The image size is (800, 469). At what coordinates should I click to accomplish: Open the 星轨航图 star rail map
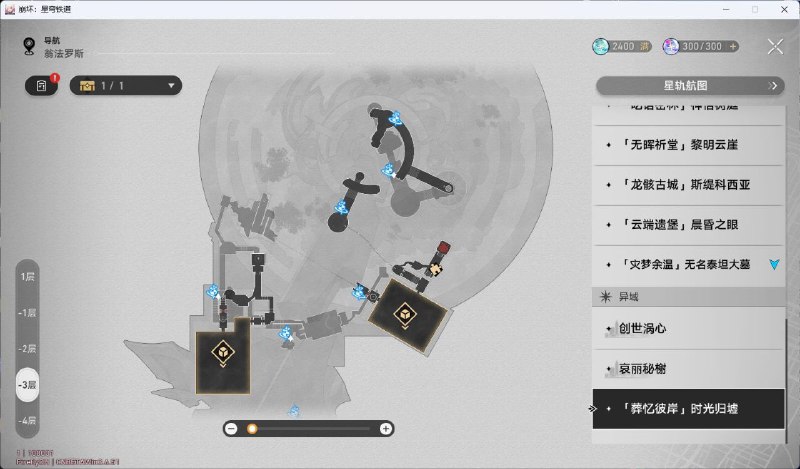click(x=689, y=86)
